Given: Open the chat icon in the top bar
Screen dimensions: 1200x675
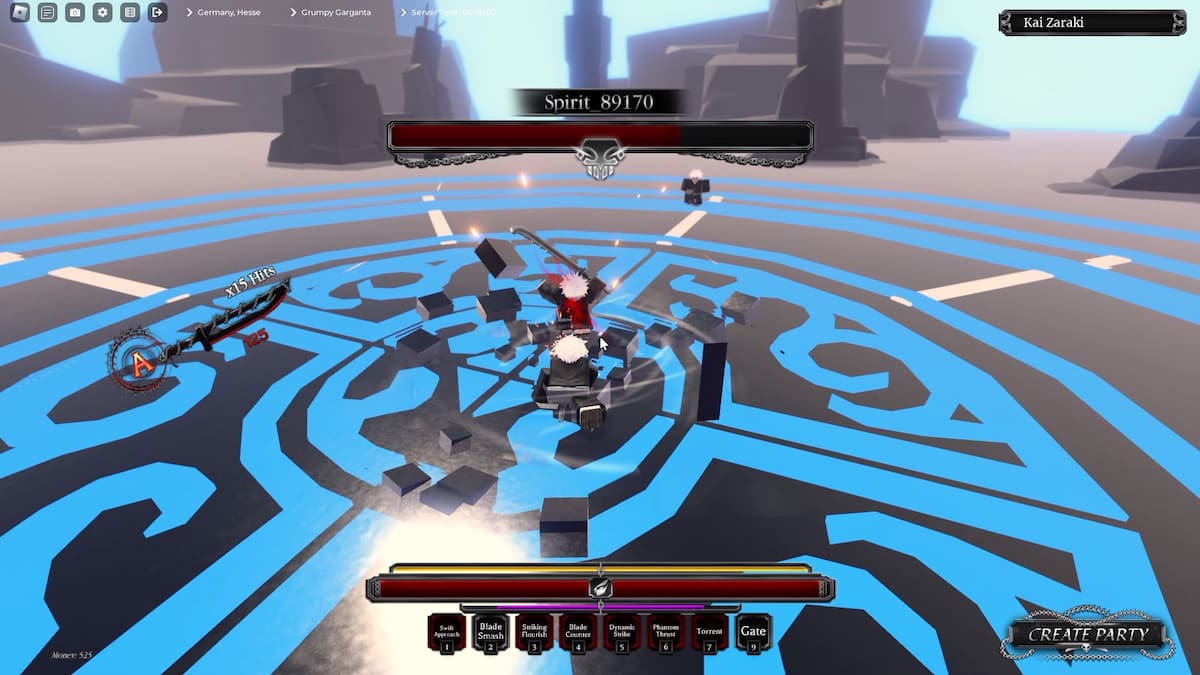Looking at the screenshot, I should coord(47,12).
